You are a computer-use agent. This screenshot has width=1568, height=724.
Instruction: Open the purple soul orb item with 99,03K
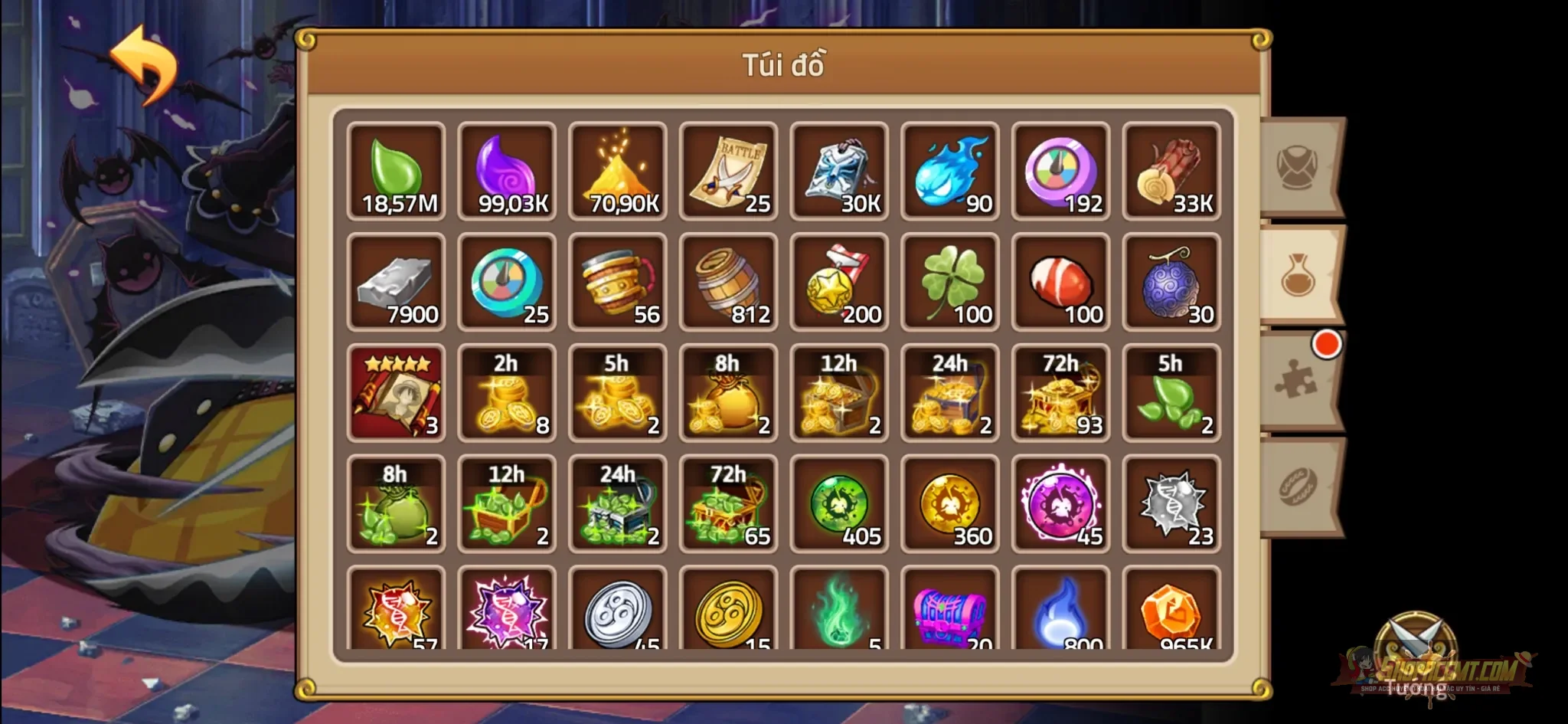coord(508,170)
